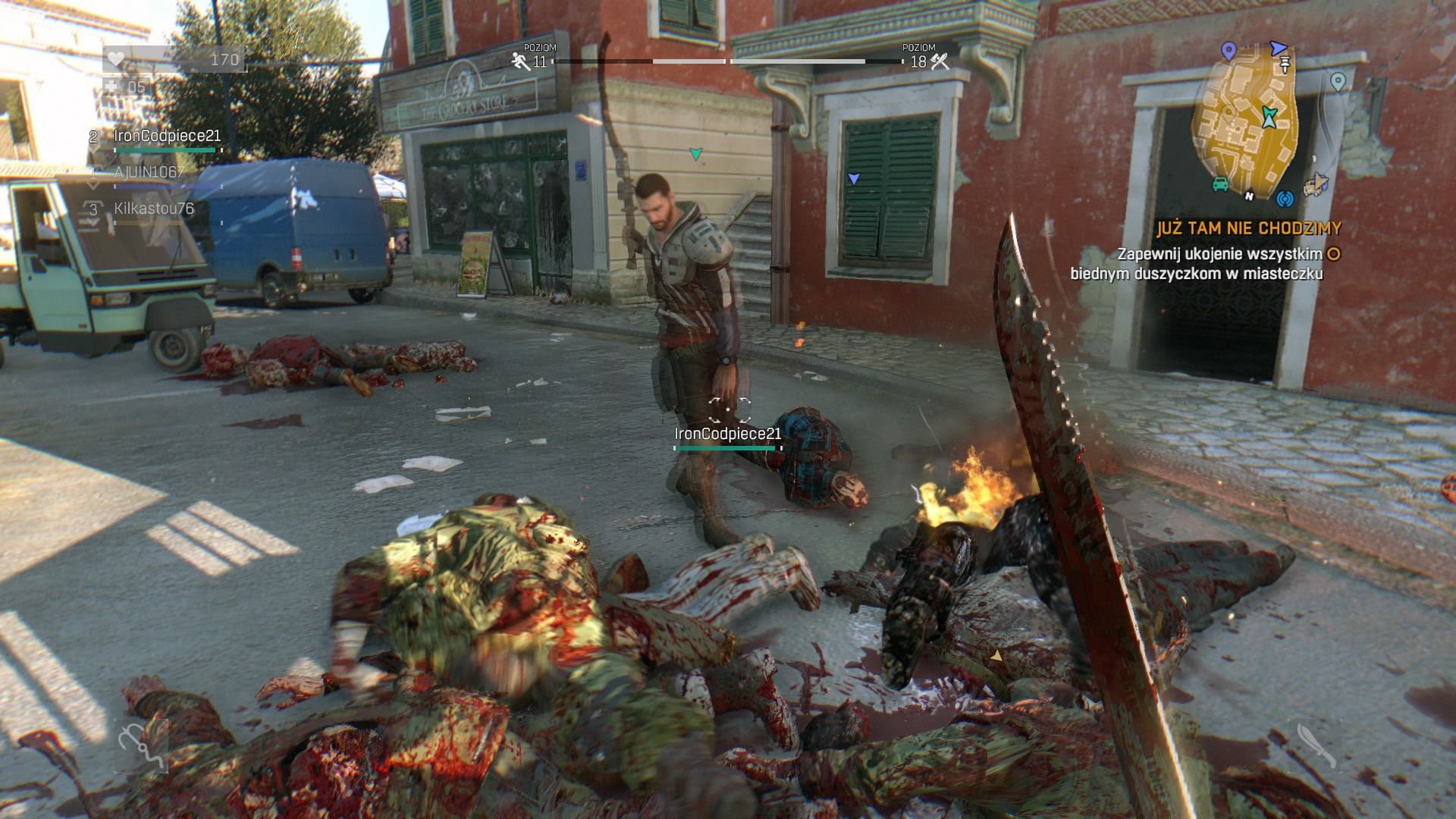1456x819 pixels.
Task: Click the green car icon on the minimap
Action: pos(1219,184)
